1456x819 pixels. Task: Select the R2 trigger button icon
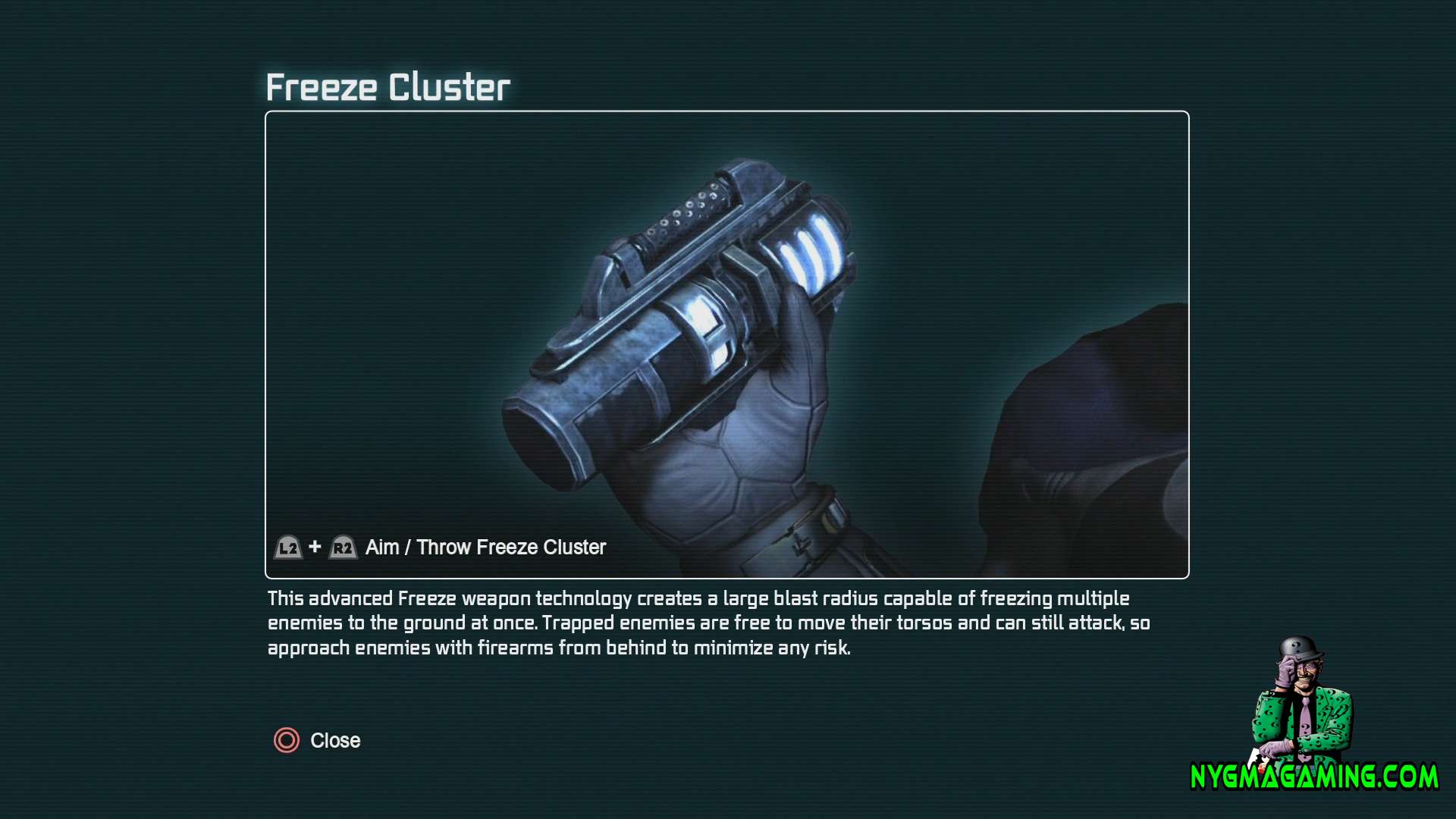tap(343, 547)
